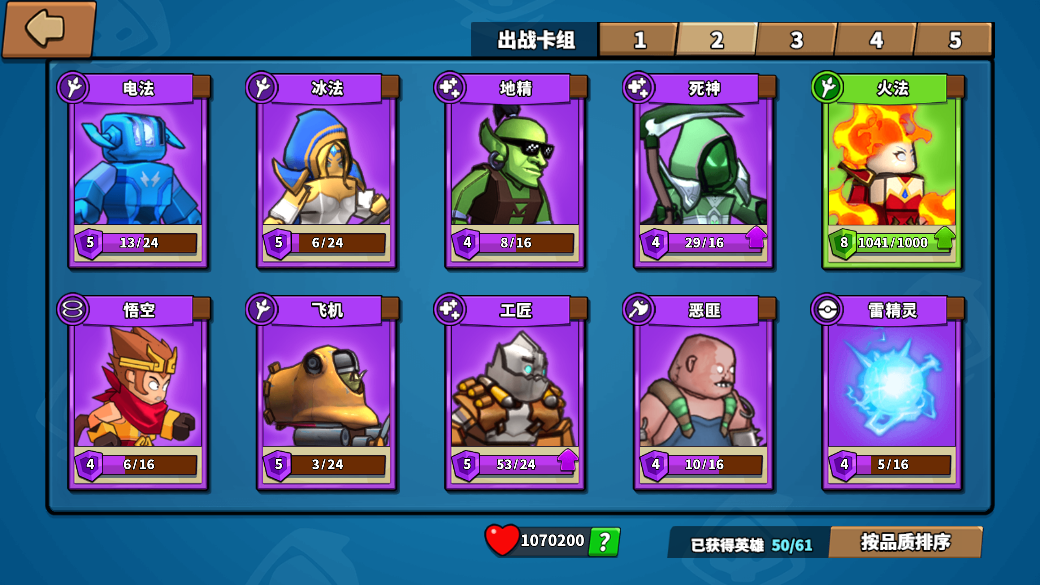Go back with the arrow button
This screenshot has height=585, width=1040.
tap(48, 29)
